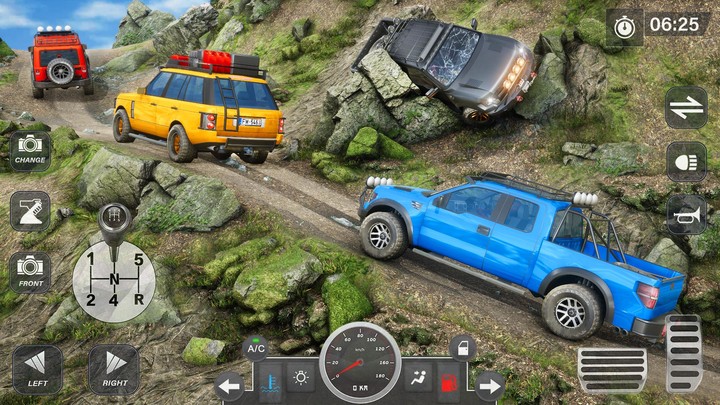Toggle the headlights button
Screen dimensions: 720x405
click(x=686, y=161)
